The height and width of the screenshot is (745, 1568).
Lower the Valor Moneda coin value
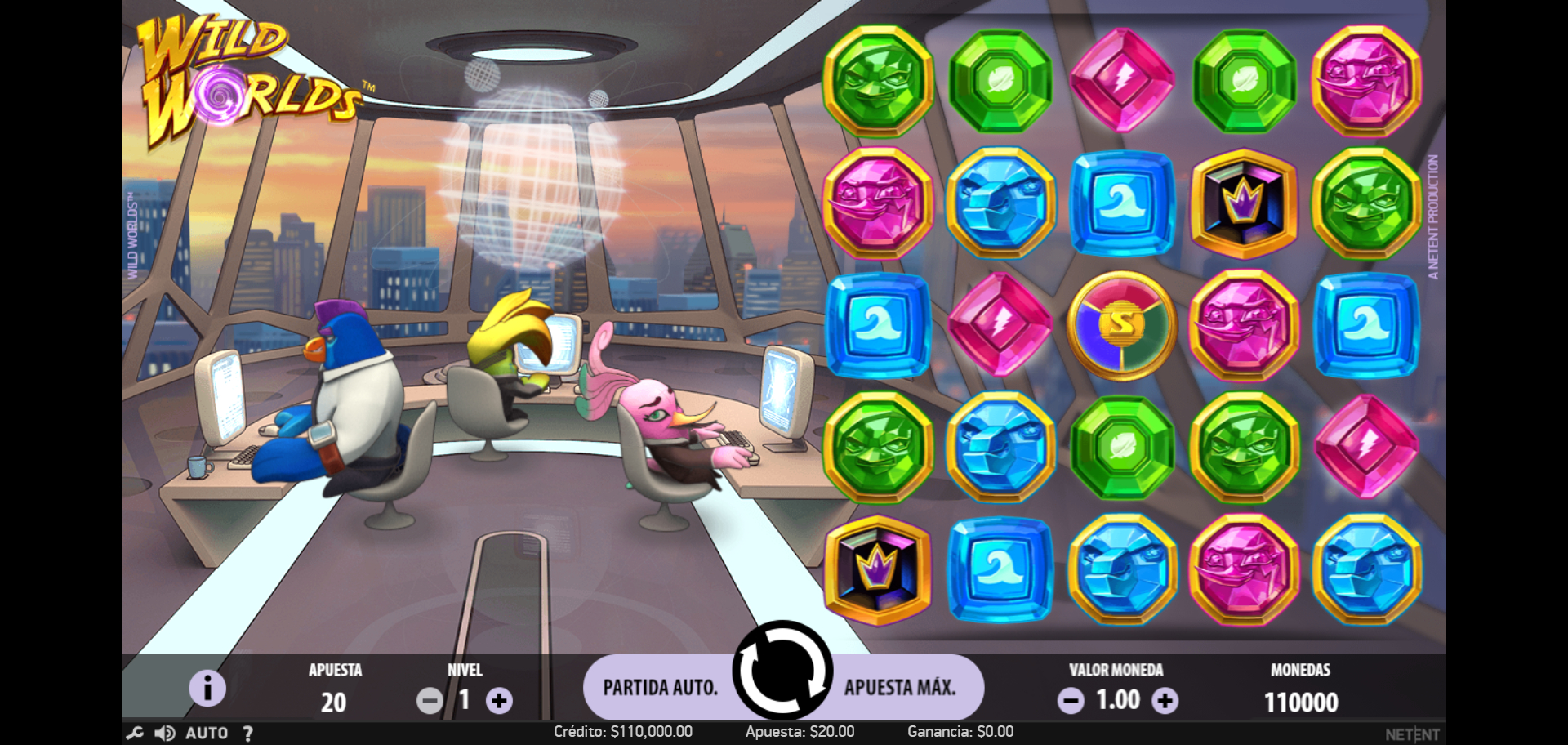pos(1071,701)
